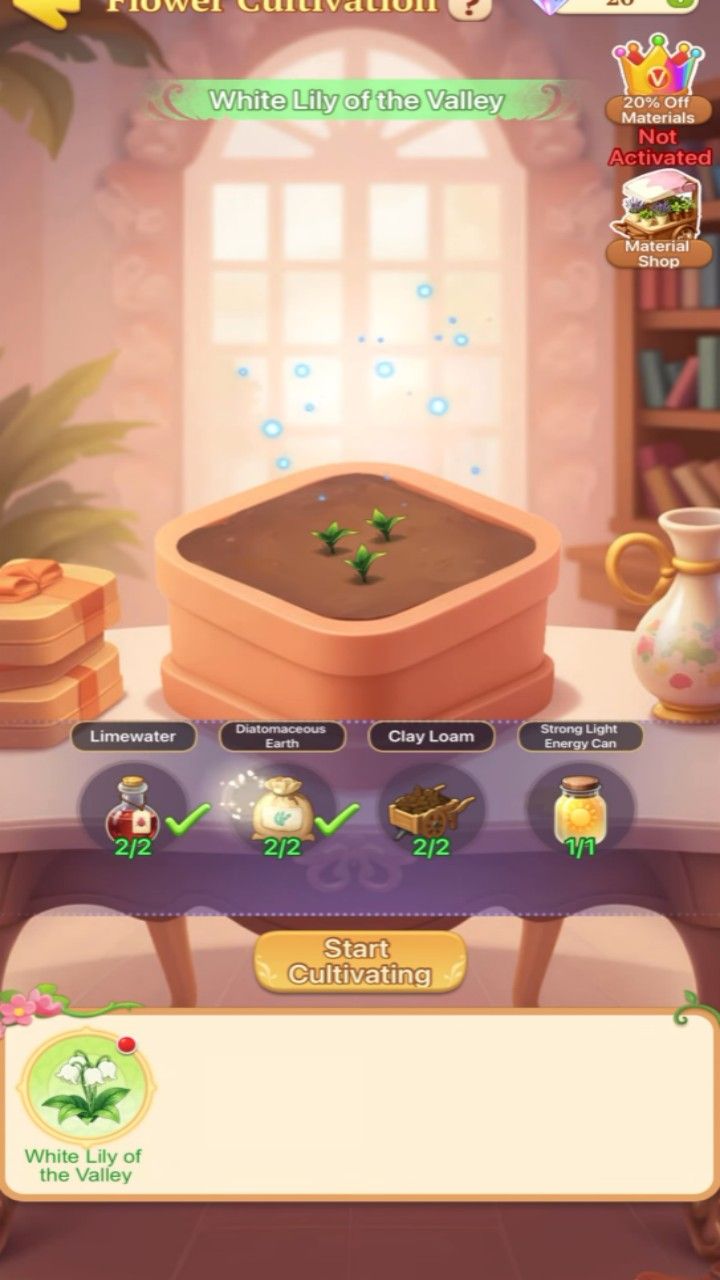This screenshot has width=720, height=1280.
Task: Open the 20% Off Materials crown offer
Action: [x=658, y=75]
